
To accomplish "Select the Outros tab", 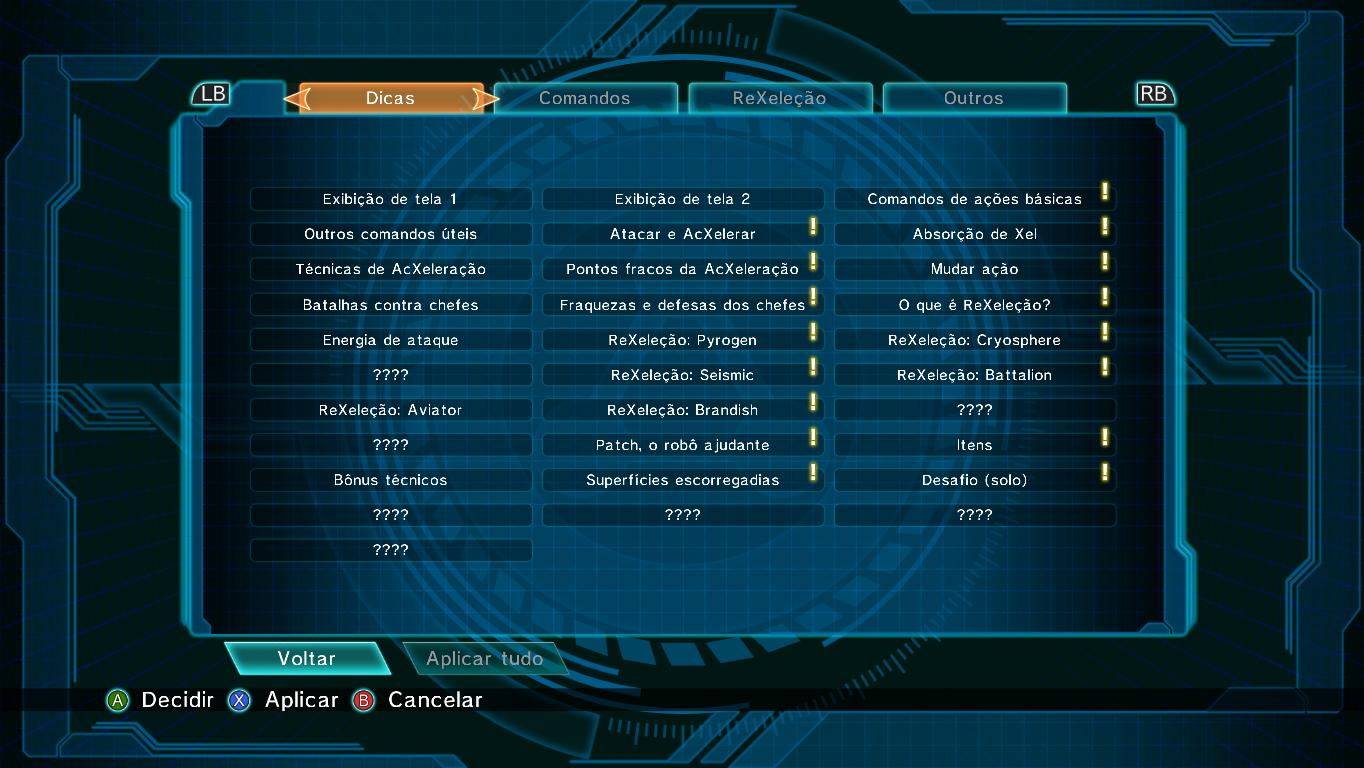I will point(974,98).
